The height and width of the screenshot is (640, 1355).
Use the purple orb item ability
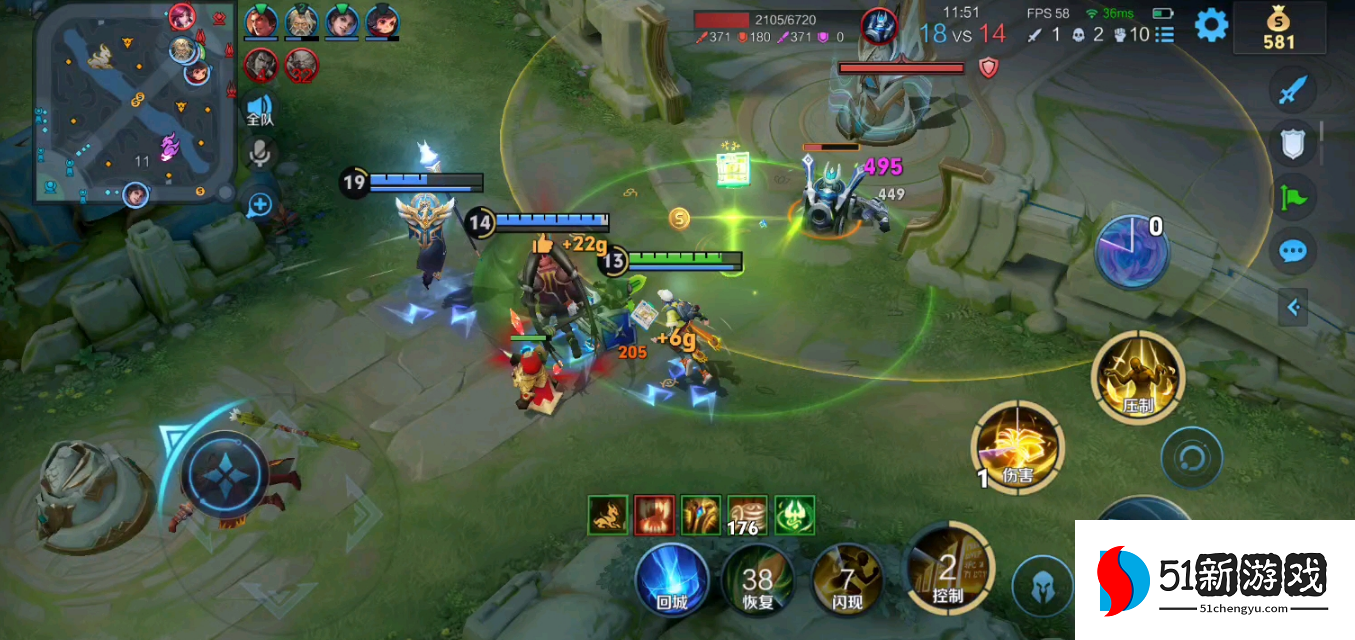tap(1132, 251)
